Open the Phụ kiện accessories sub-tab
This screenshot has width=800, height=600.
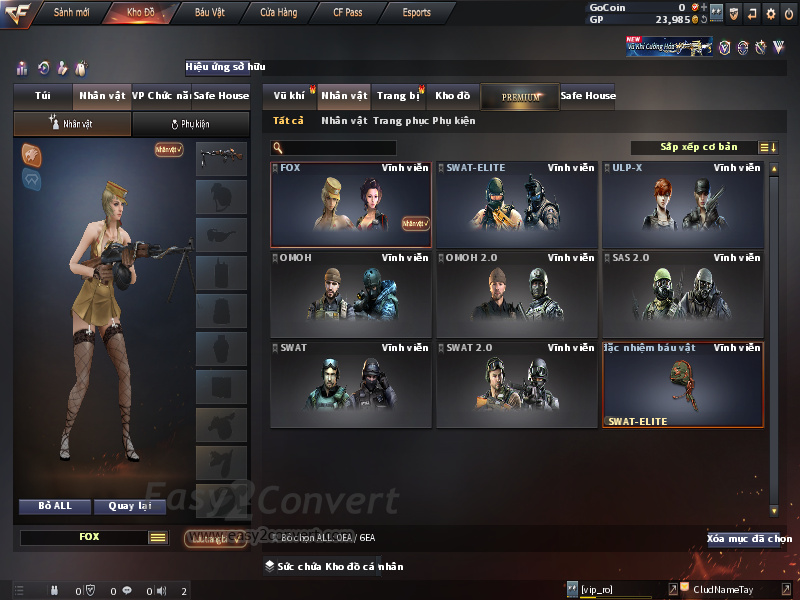(x=190, y=124)
